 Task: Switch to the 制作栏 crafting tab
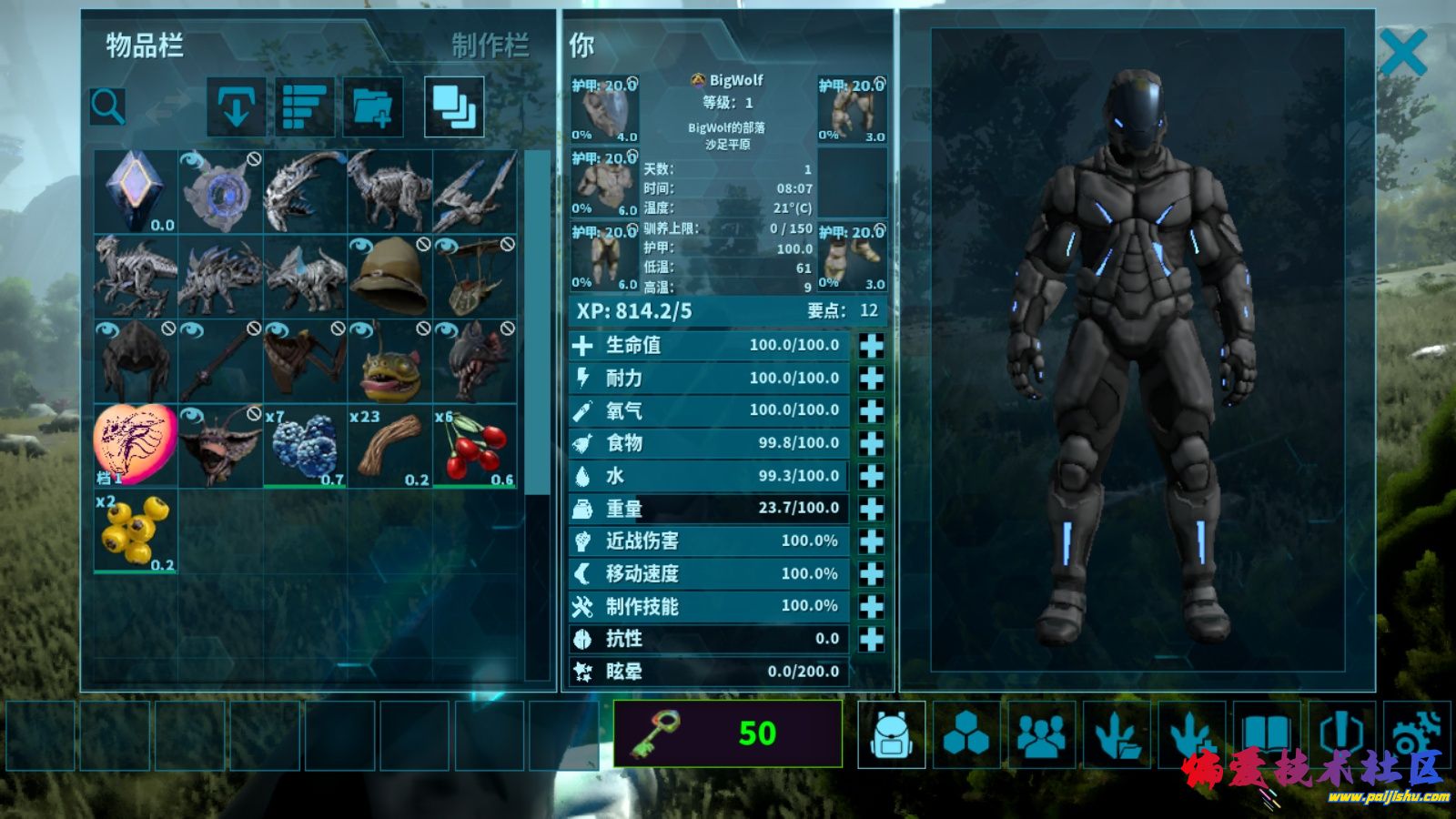point(490,45)
